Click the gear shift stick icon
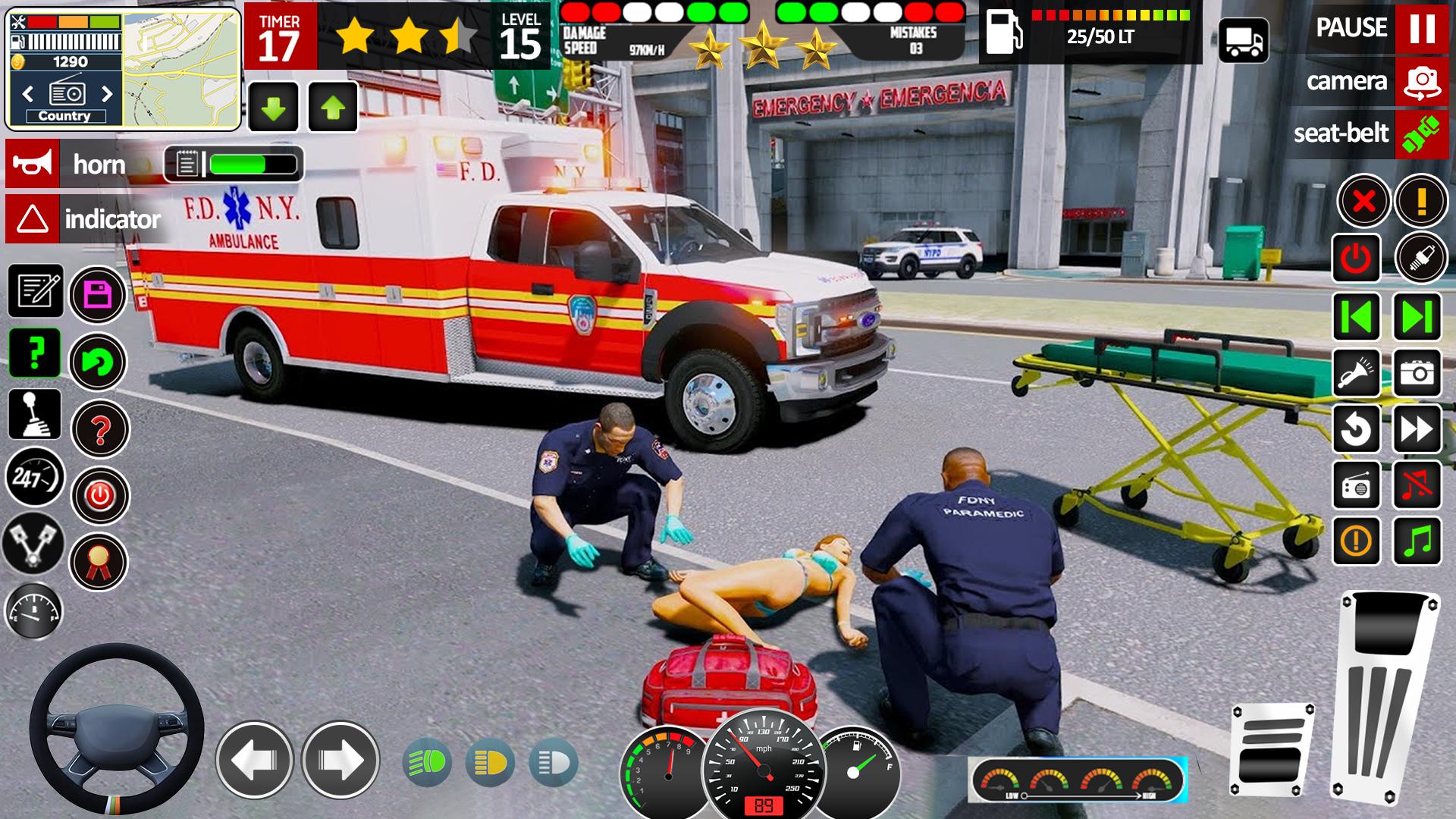The height and width of the screenshot is (819, 1456). tap(35, 414)
